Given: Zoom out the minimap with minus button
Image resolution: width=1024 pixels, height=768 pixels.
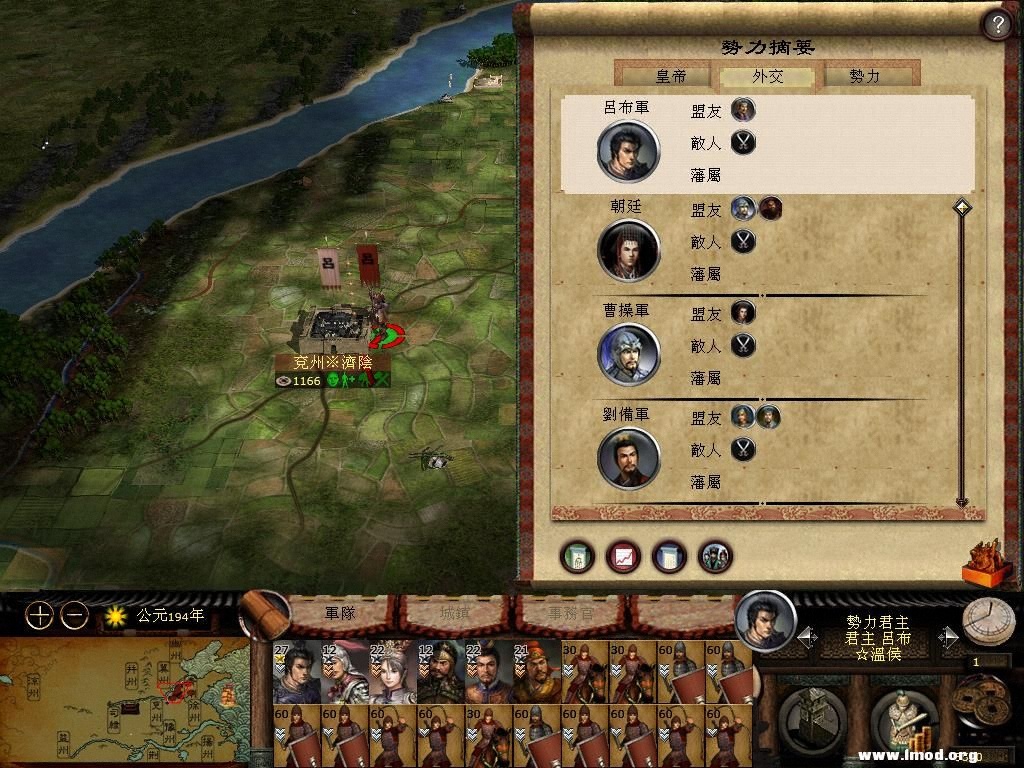Looking at the screenshot, I should tap(74, 616).
